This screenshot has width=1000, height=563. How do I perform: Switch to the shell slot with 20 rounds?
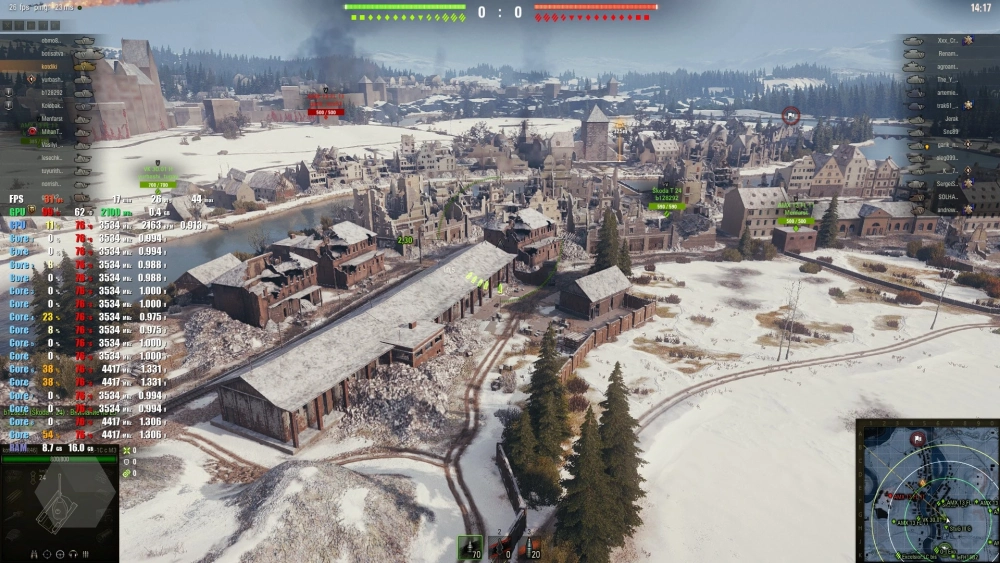(531, 546)
